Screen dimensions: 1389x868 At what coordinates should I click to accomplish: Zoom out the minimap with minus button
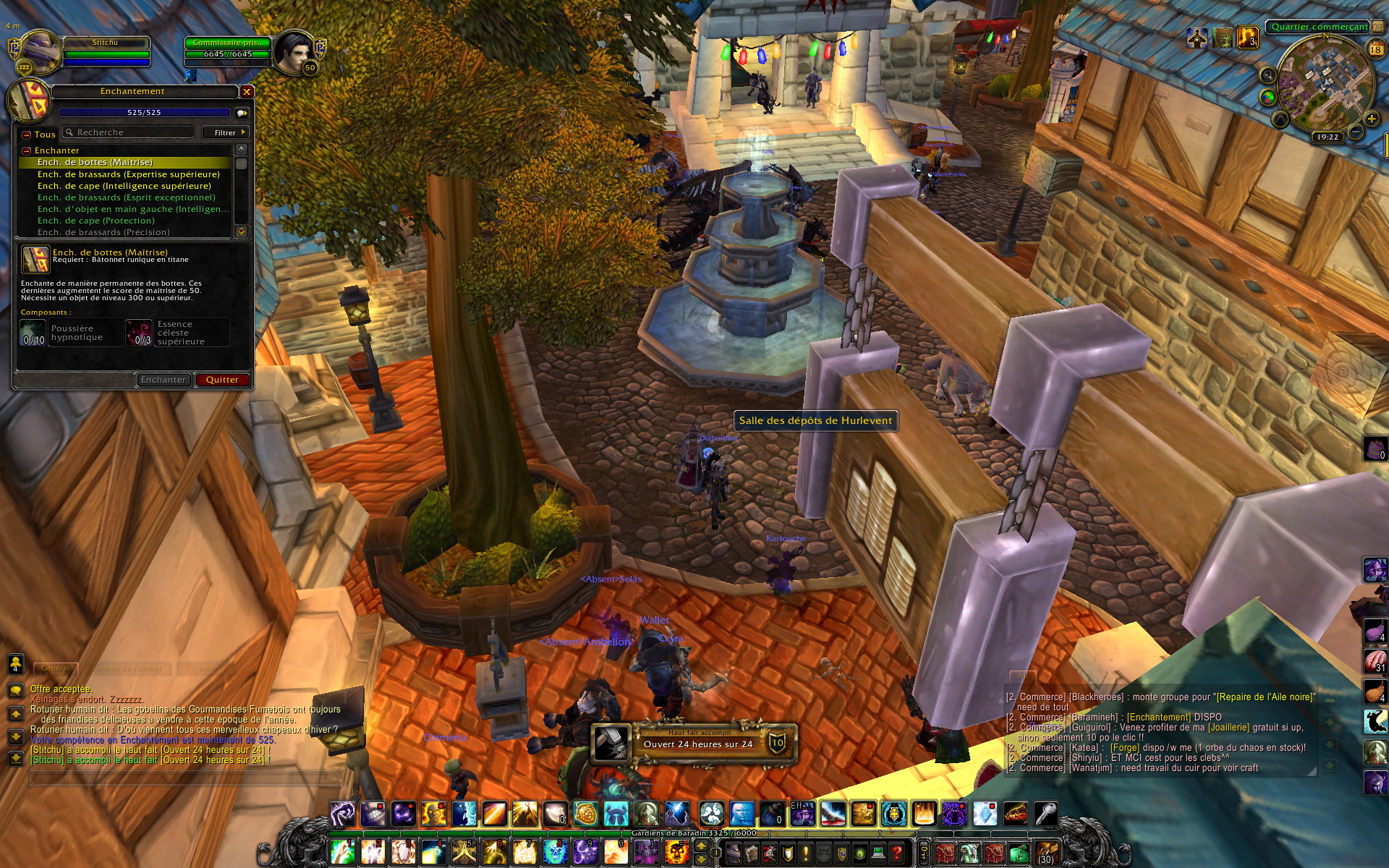pos(1356,132)
